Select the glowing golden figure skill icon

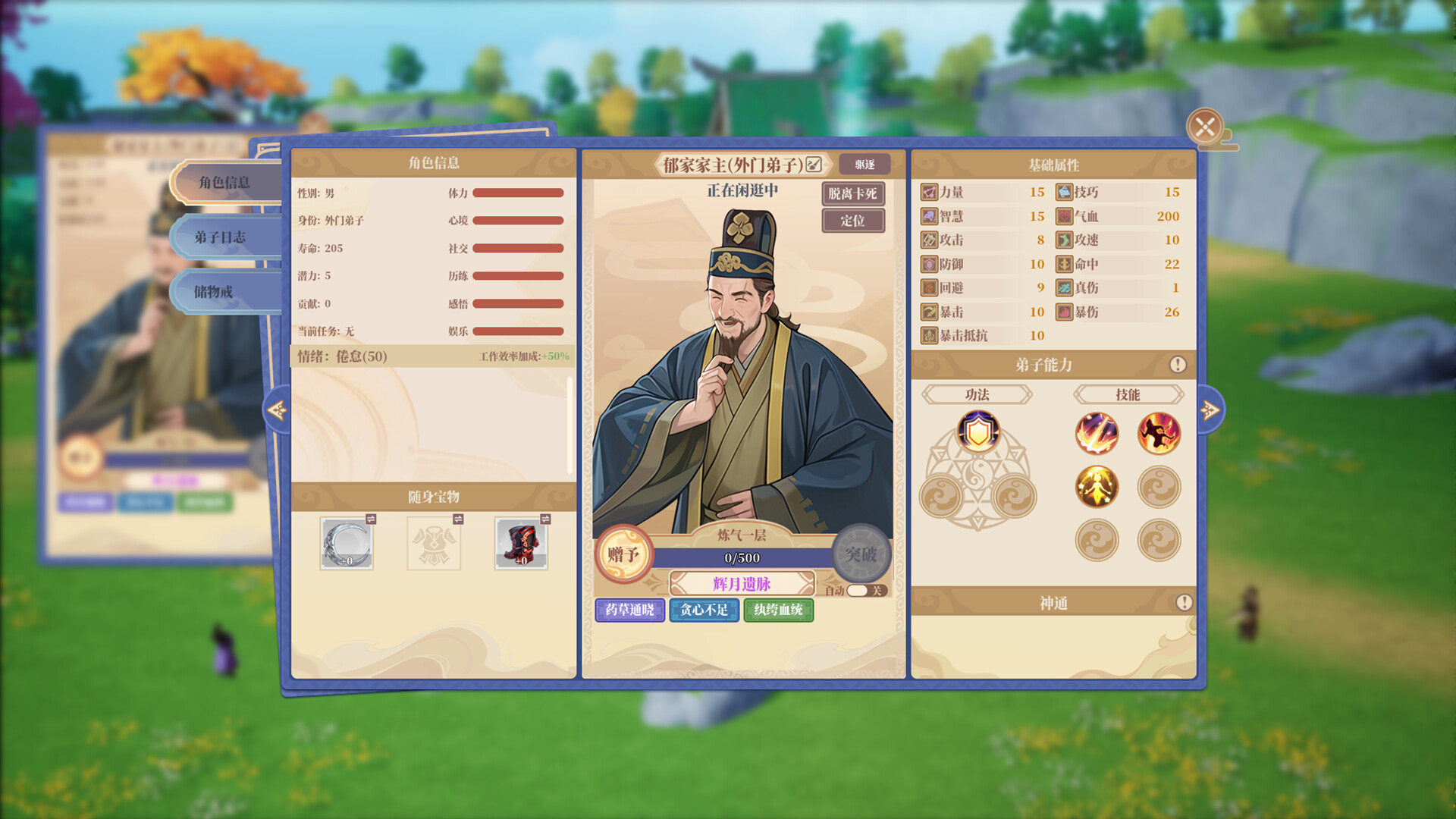tap(1097, 486)
